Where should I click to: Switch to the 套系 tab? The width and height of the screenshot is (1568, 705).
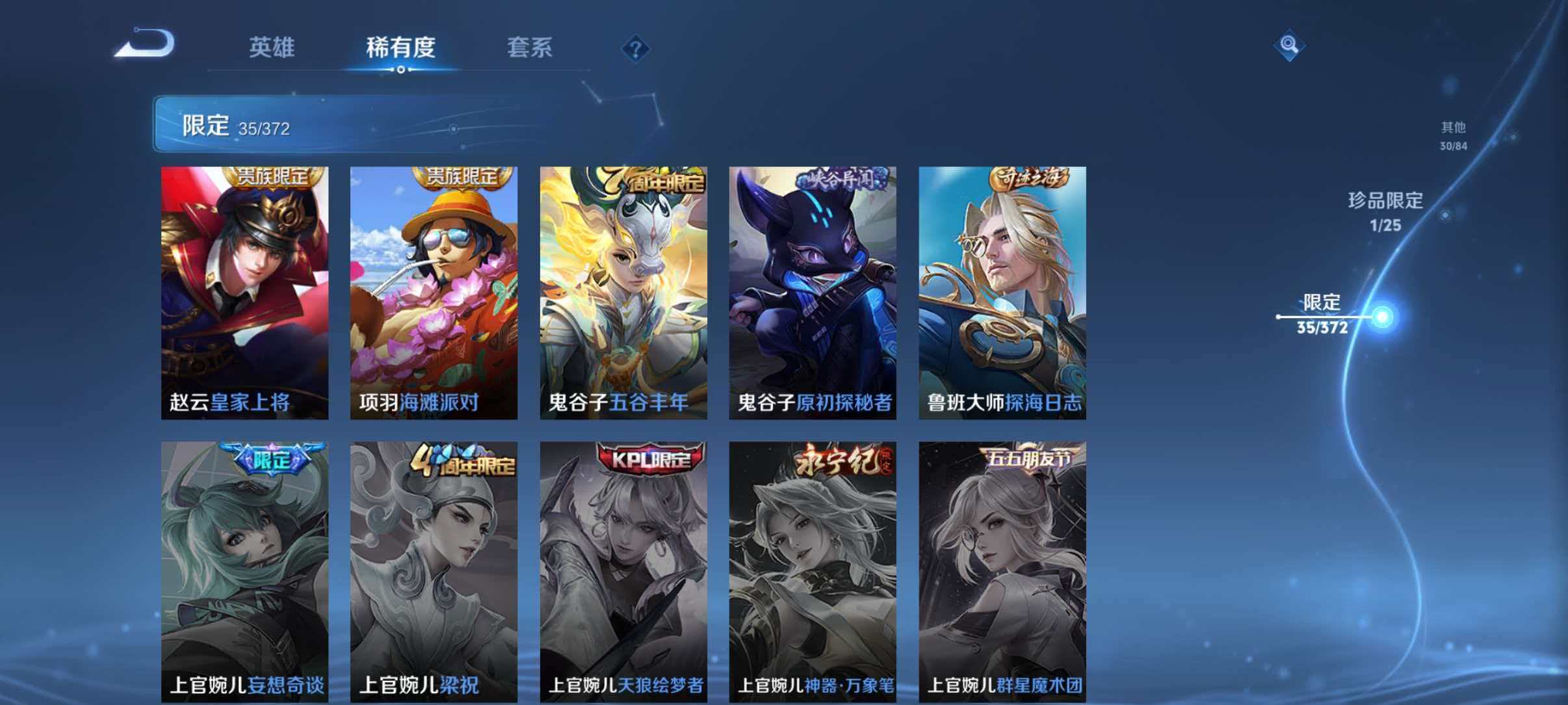(530, 47)
